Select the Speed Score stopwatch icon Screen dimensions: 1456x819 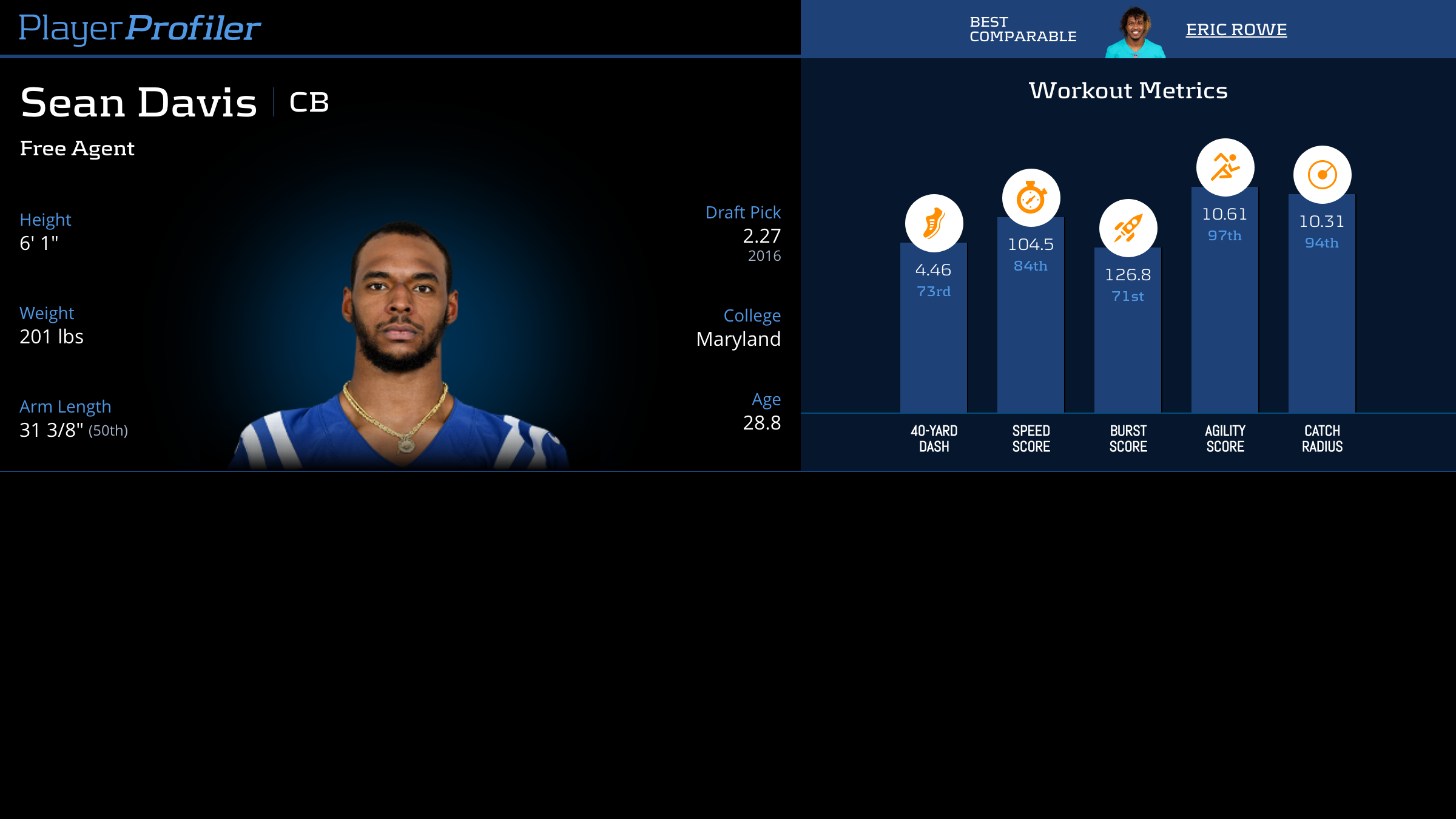(x=1031, y=198)
